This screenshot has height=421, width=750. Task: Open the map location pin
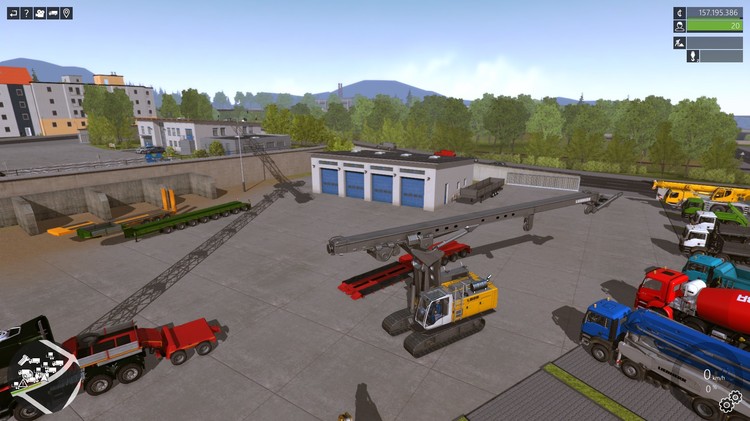coord(66,13)
